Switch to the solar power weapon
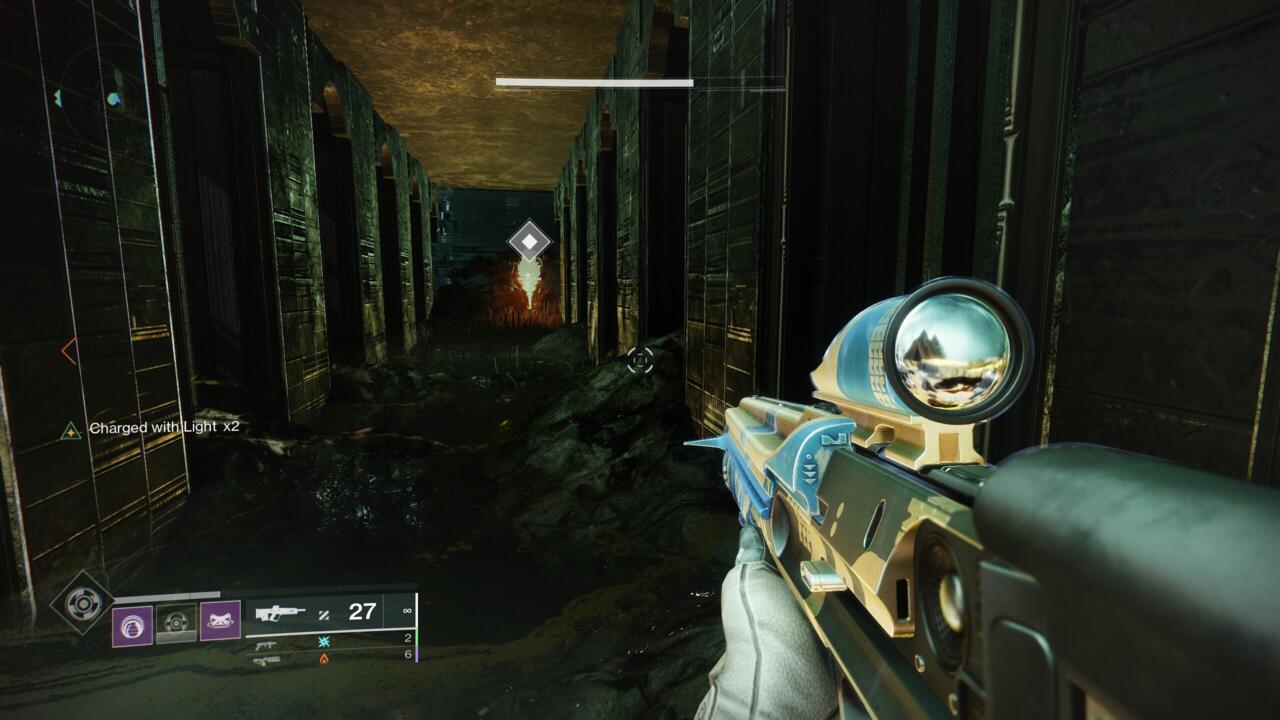The image size is (1280, 720). pos(268,660)
